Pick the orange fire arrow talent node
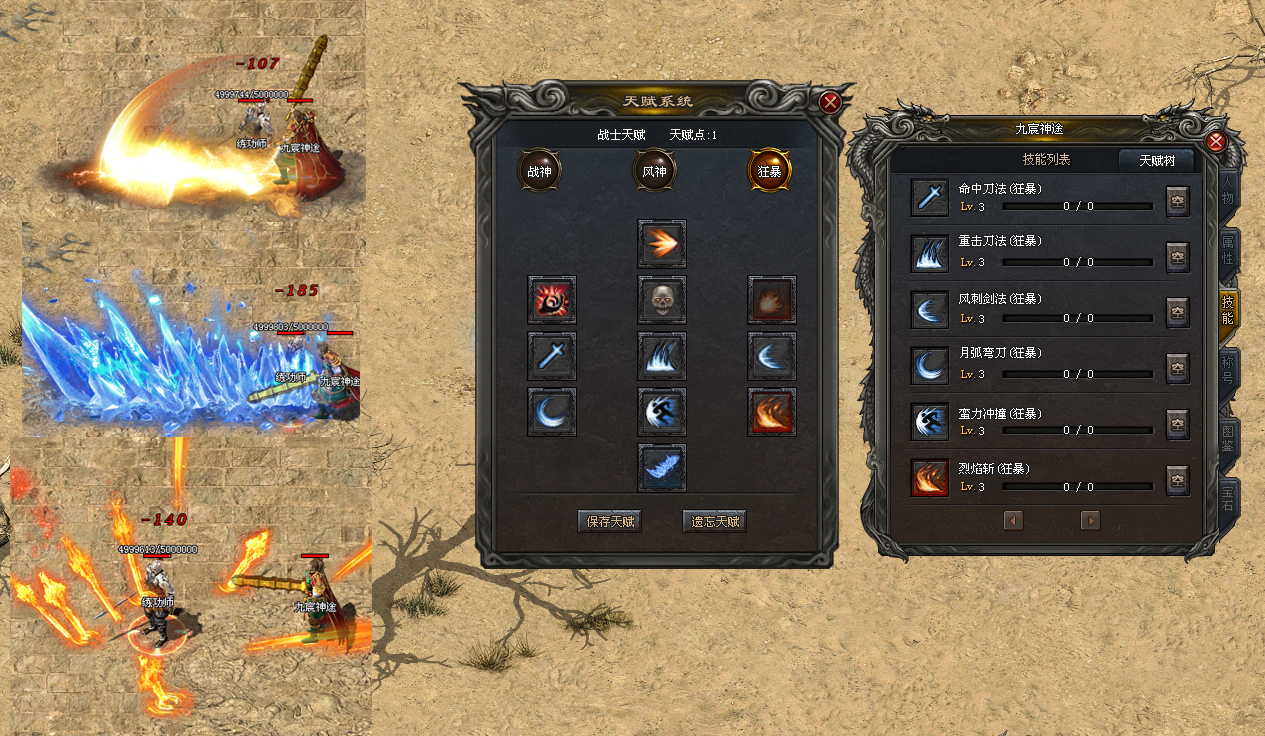Screen dimensions: 1265x736 (662, 244)
